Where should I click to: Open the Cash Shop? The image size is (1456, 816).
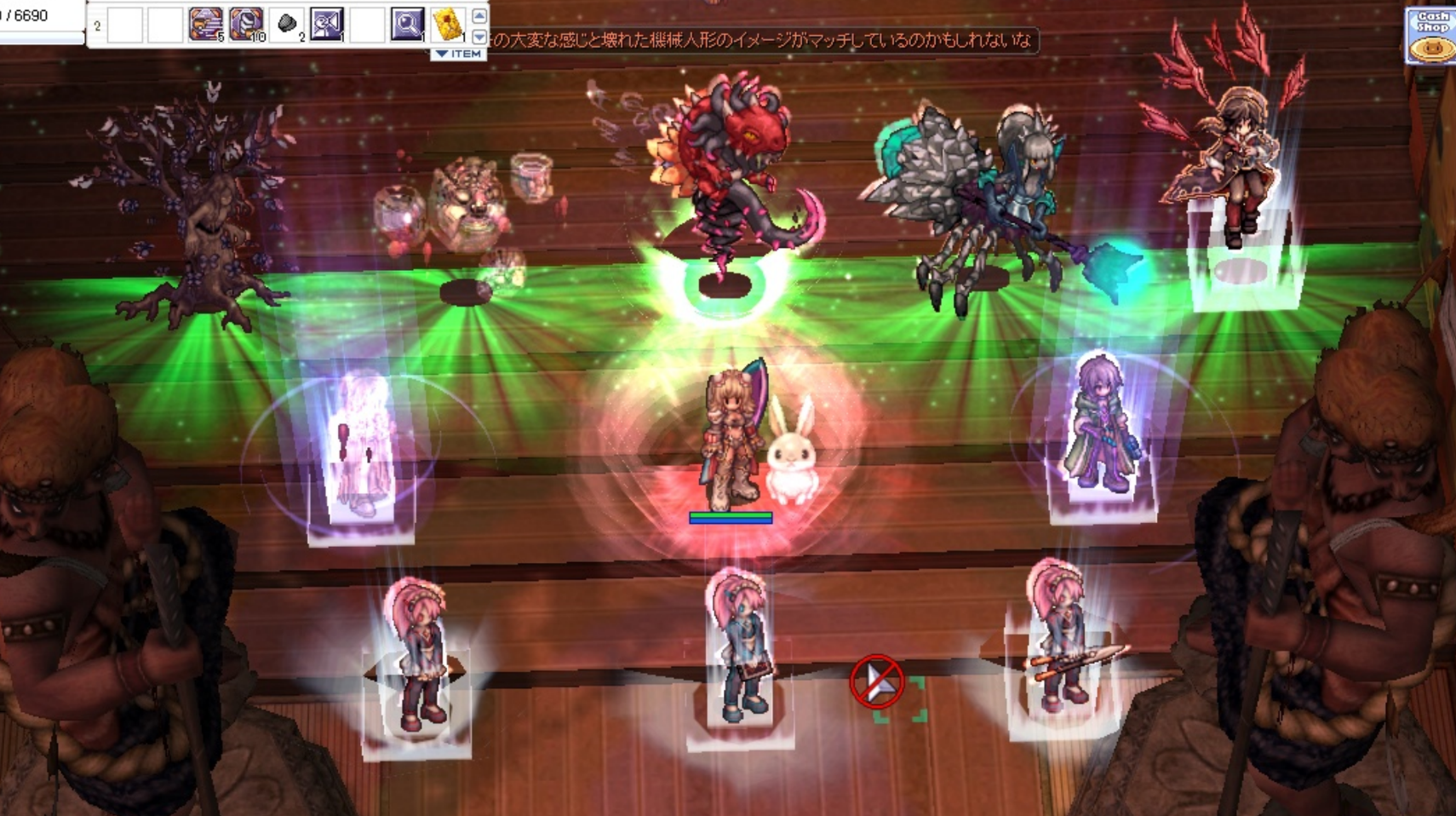pos(1431,36)
